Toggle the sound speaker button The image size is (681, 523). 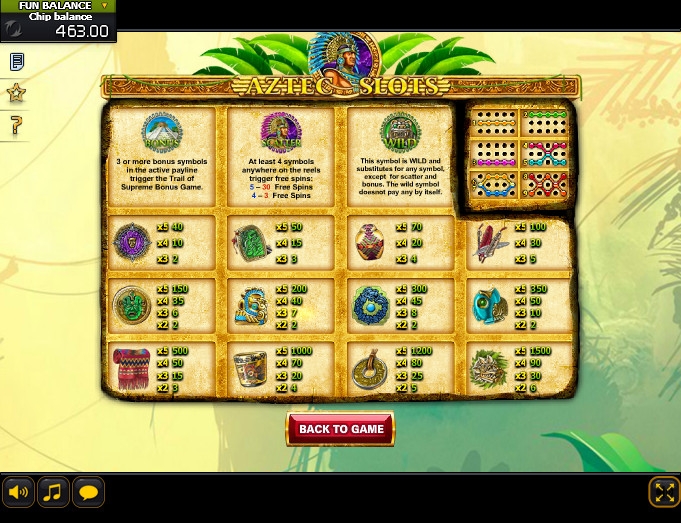pyautogui.click(x=18, y=492)
